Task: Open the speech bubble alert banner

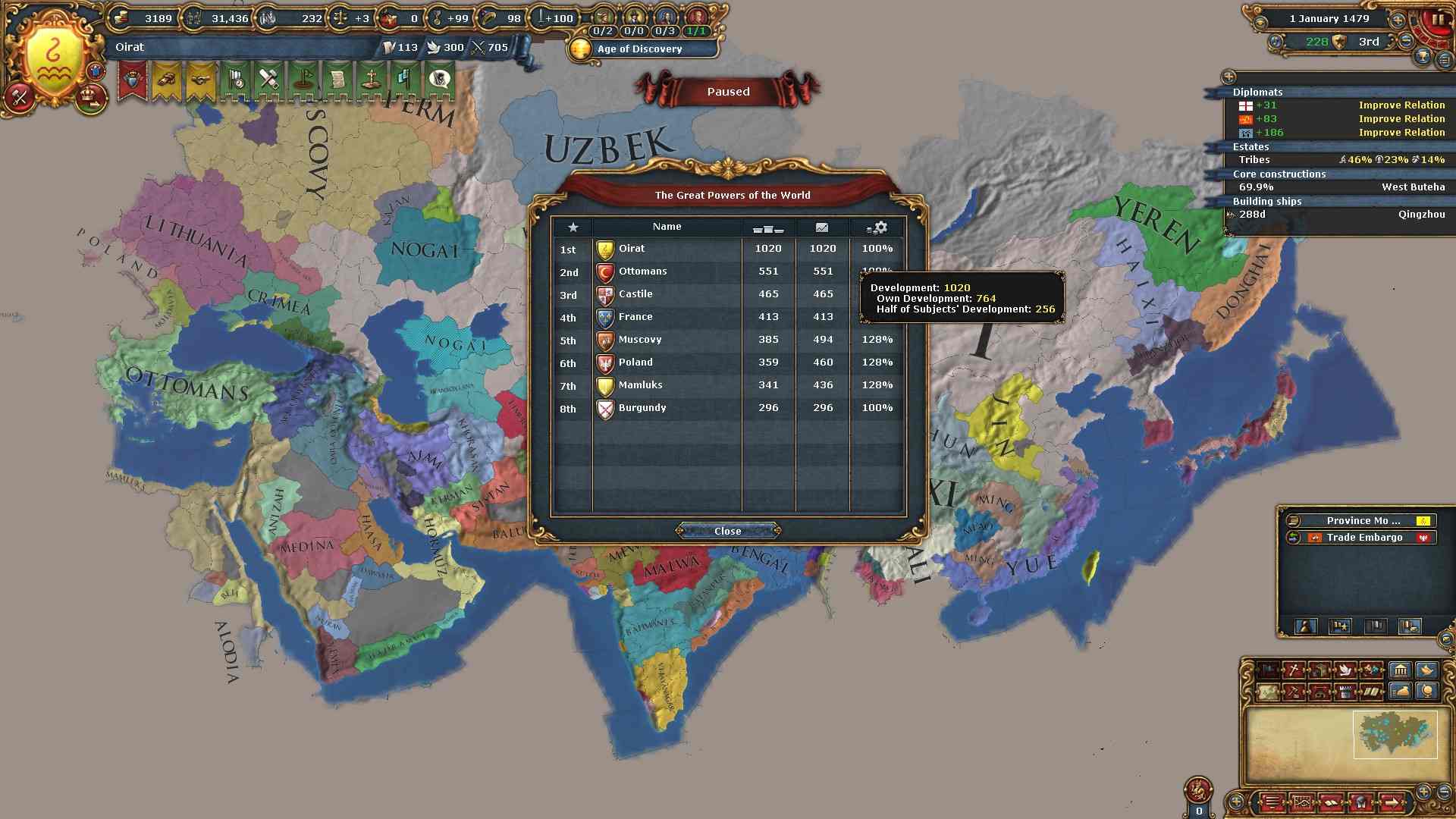Action: click(x=439, y=80)
